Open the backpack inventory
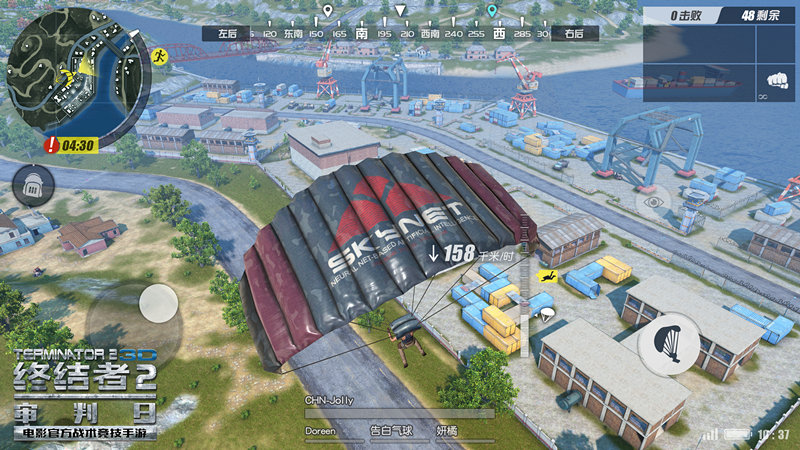Screen dimensions: 800x450 [33, 184]
